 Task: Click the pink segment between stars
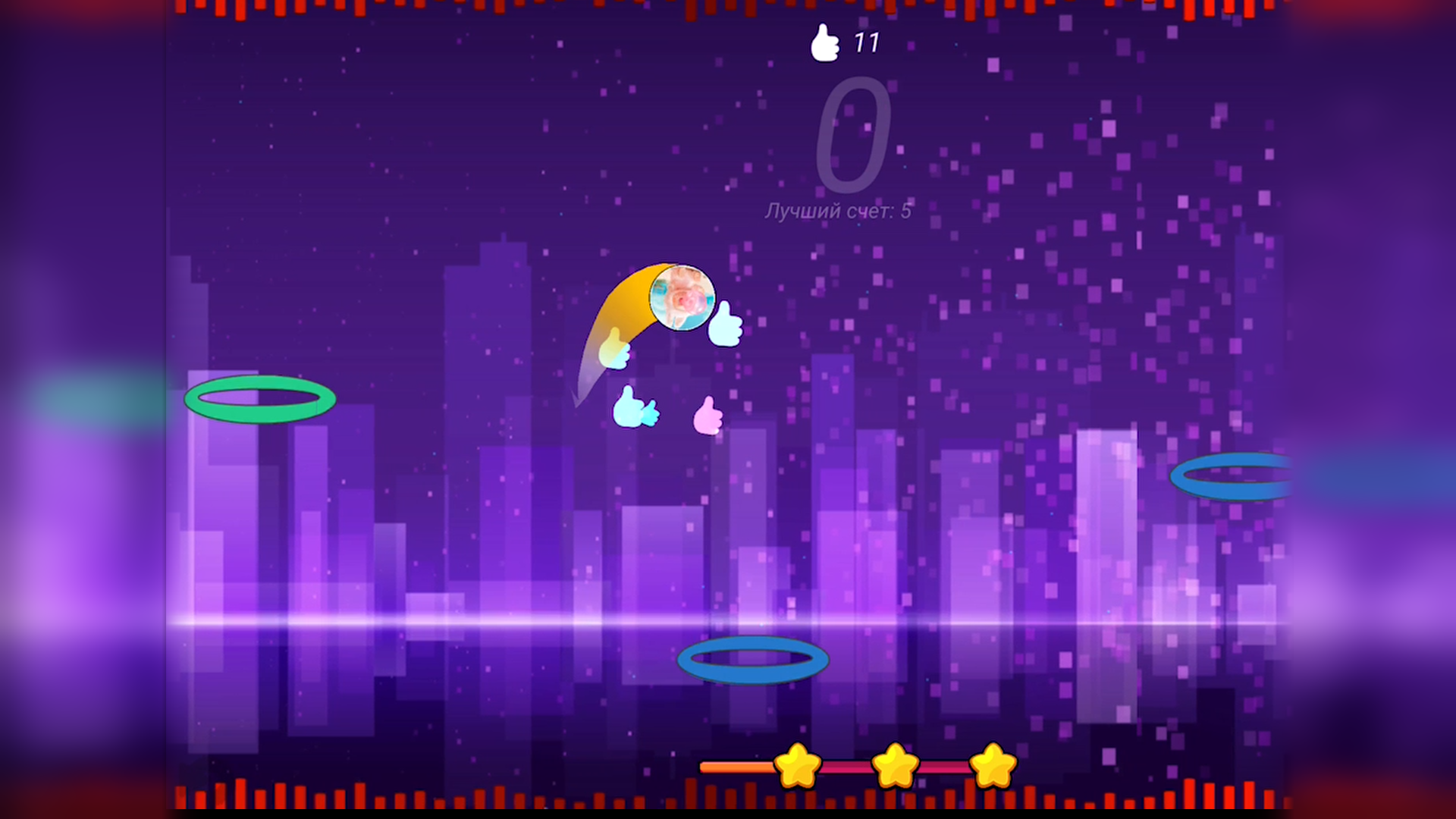(846, 767)
